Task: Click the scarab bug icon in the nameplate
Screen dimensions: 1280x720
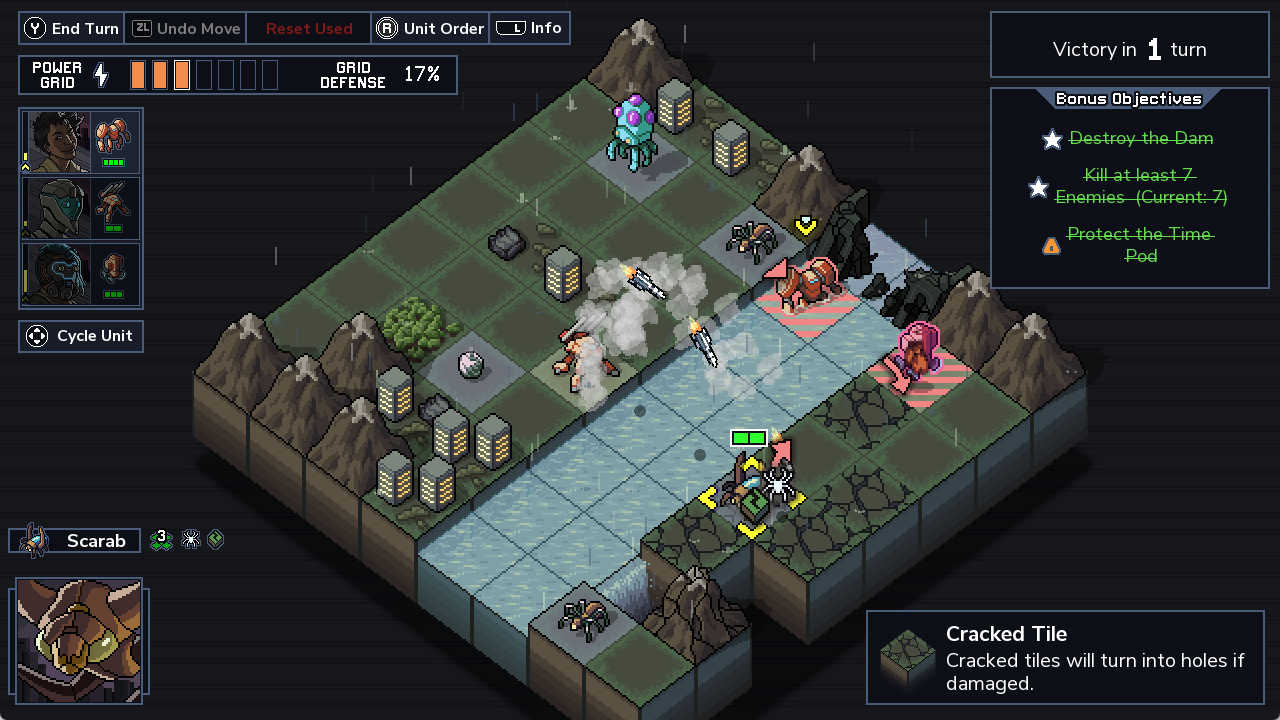Action: 35,538
